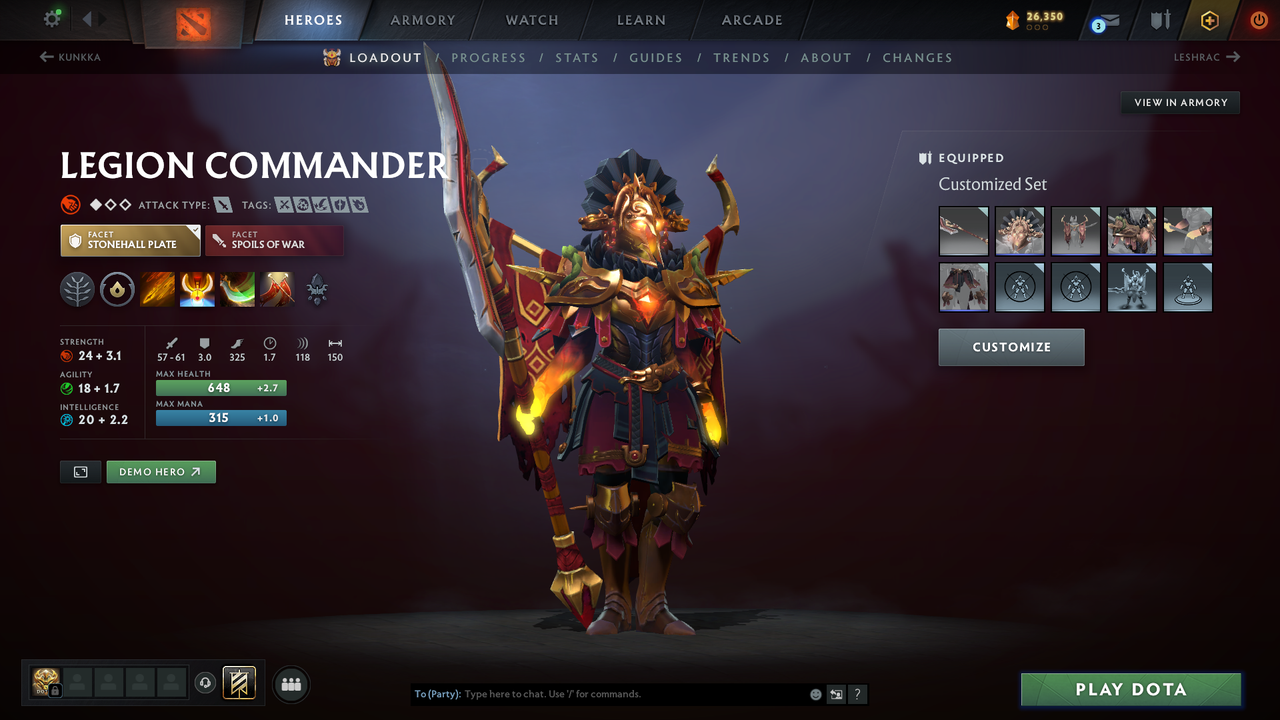Click the Moment of Courage ability icon

coord(236,289)
